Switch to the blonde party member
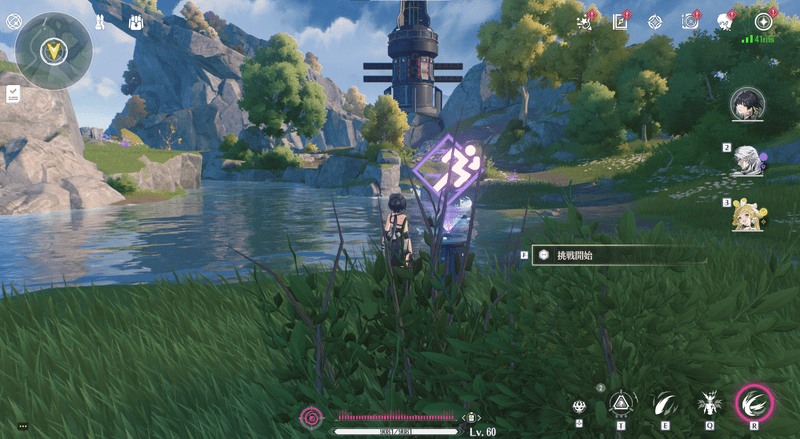 click(x=745, y=215)
